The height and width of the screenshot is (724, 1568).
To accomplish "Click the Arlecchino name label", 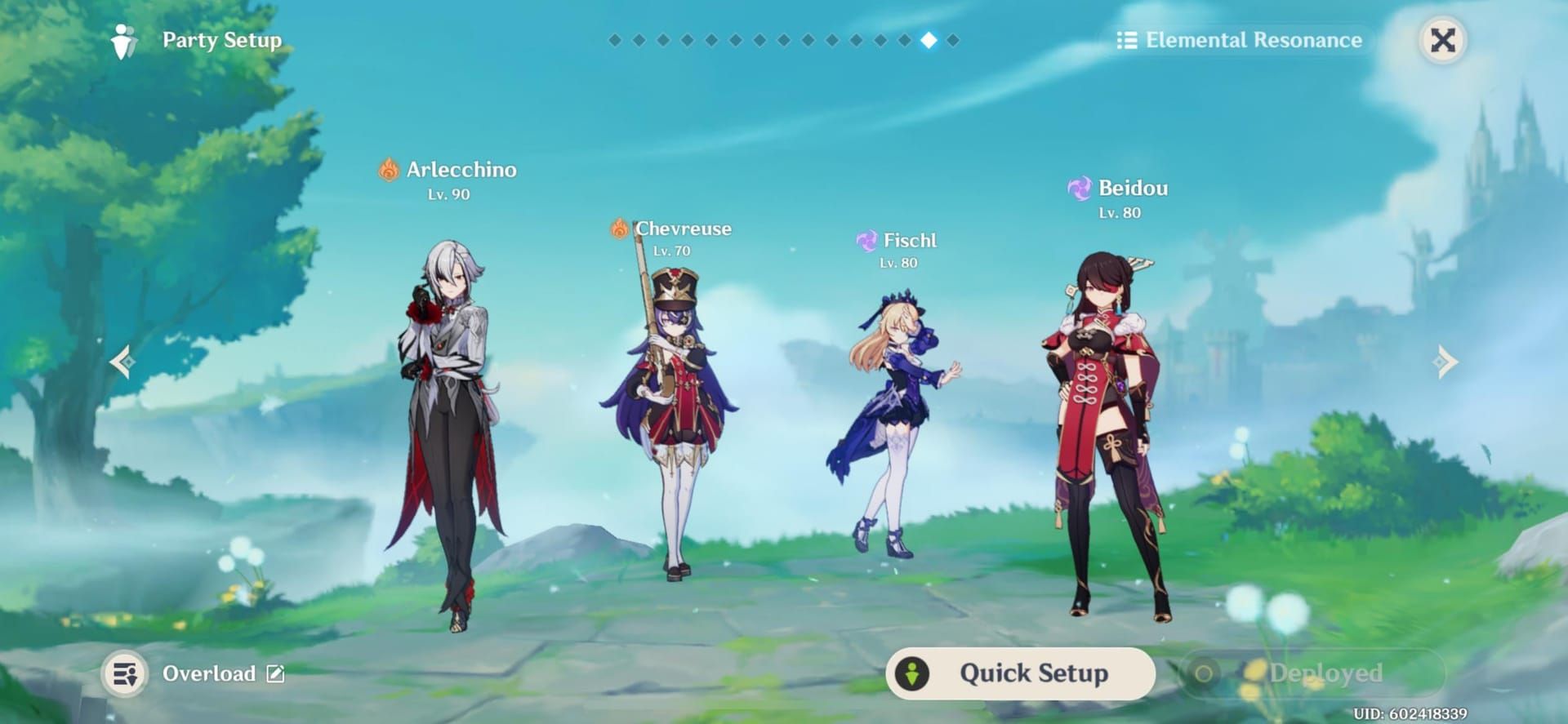I will pos(461,170).
